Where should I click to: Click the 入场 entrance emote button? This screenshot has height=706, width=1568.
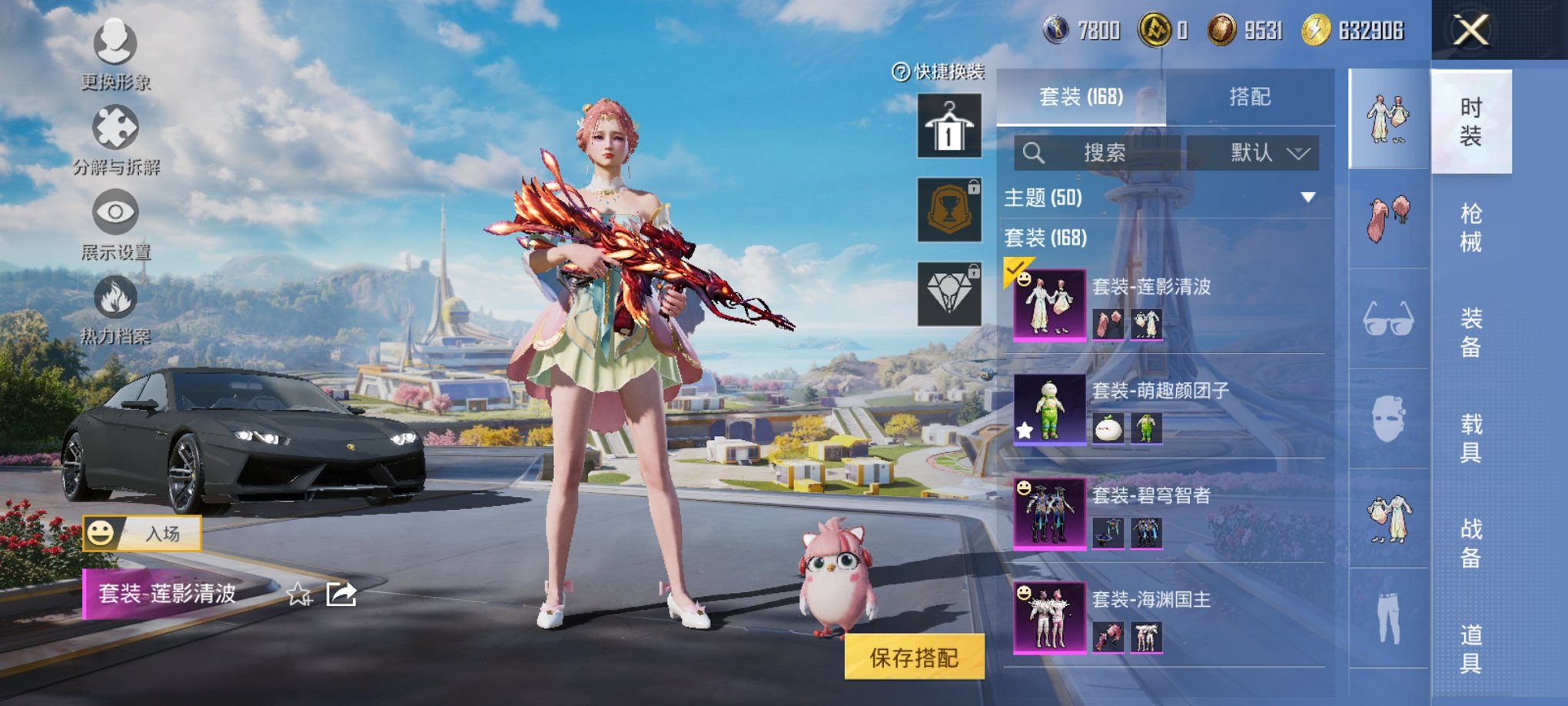143,533
